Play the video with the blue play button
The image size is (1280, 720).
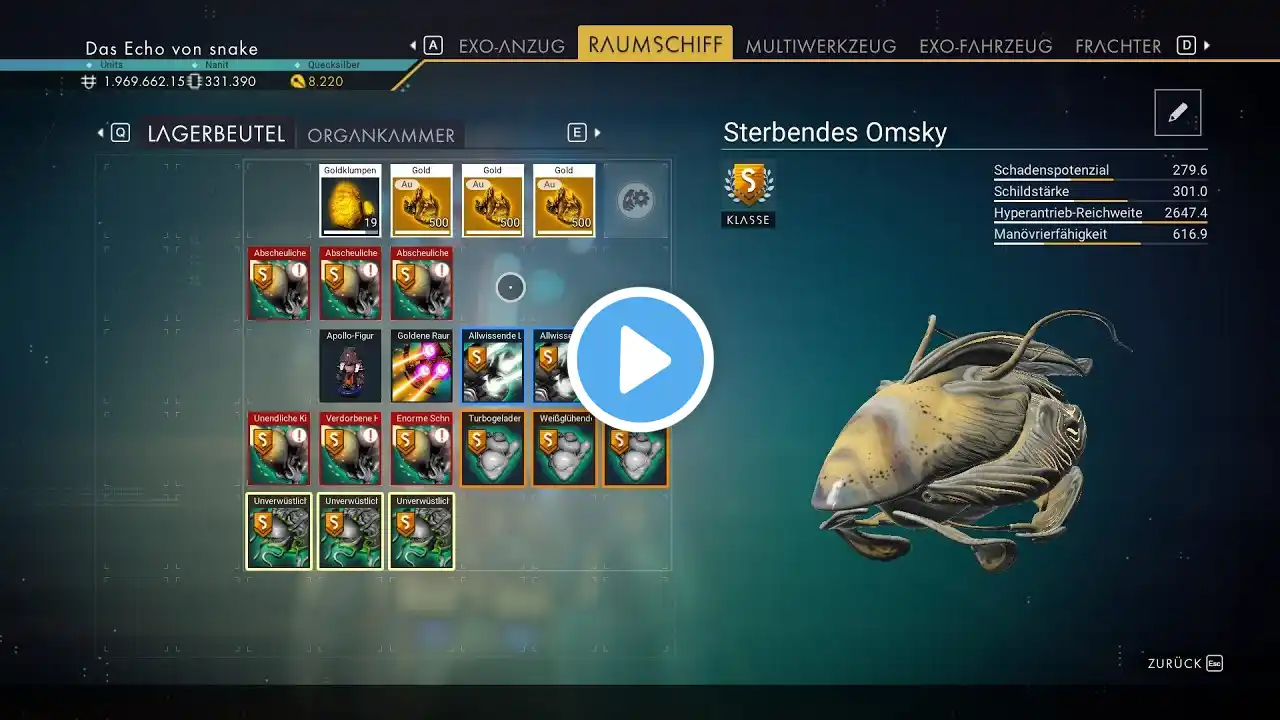click(x=640, y=360)
